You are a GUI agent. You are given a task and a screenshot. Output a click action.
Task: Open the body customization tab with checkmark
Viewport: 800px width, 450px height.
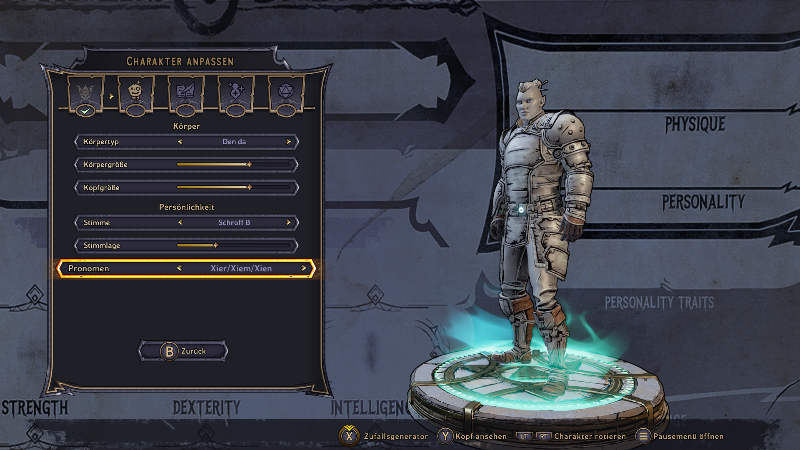click(85, 94)
